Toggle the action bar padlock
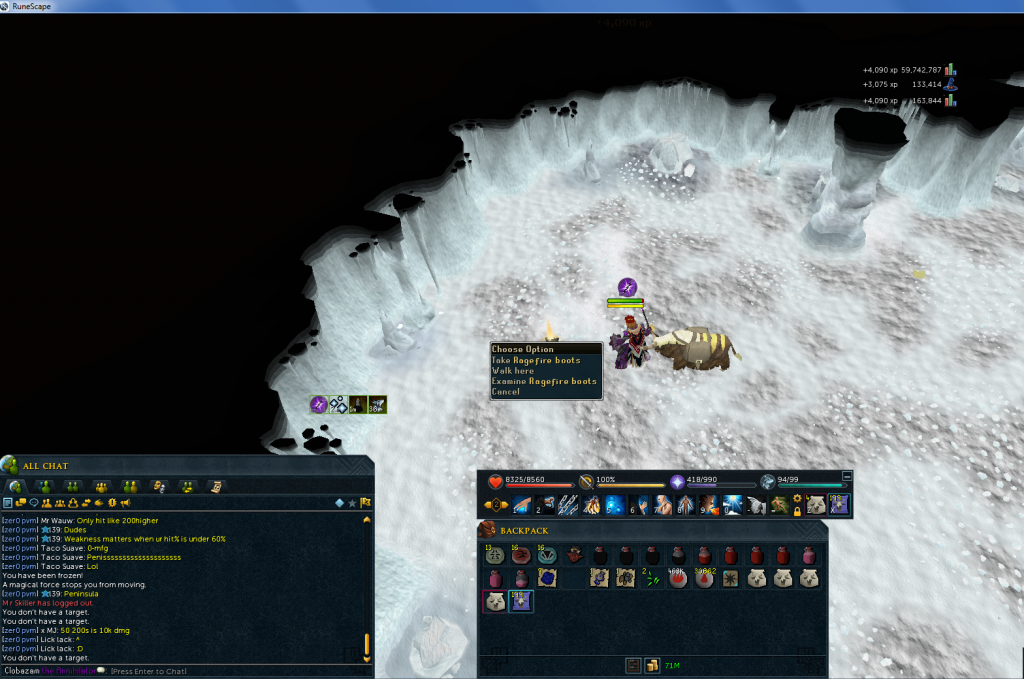The height and width of the screenshot is (679, 1024). tap(797, 511)
